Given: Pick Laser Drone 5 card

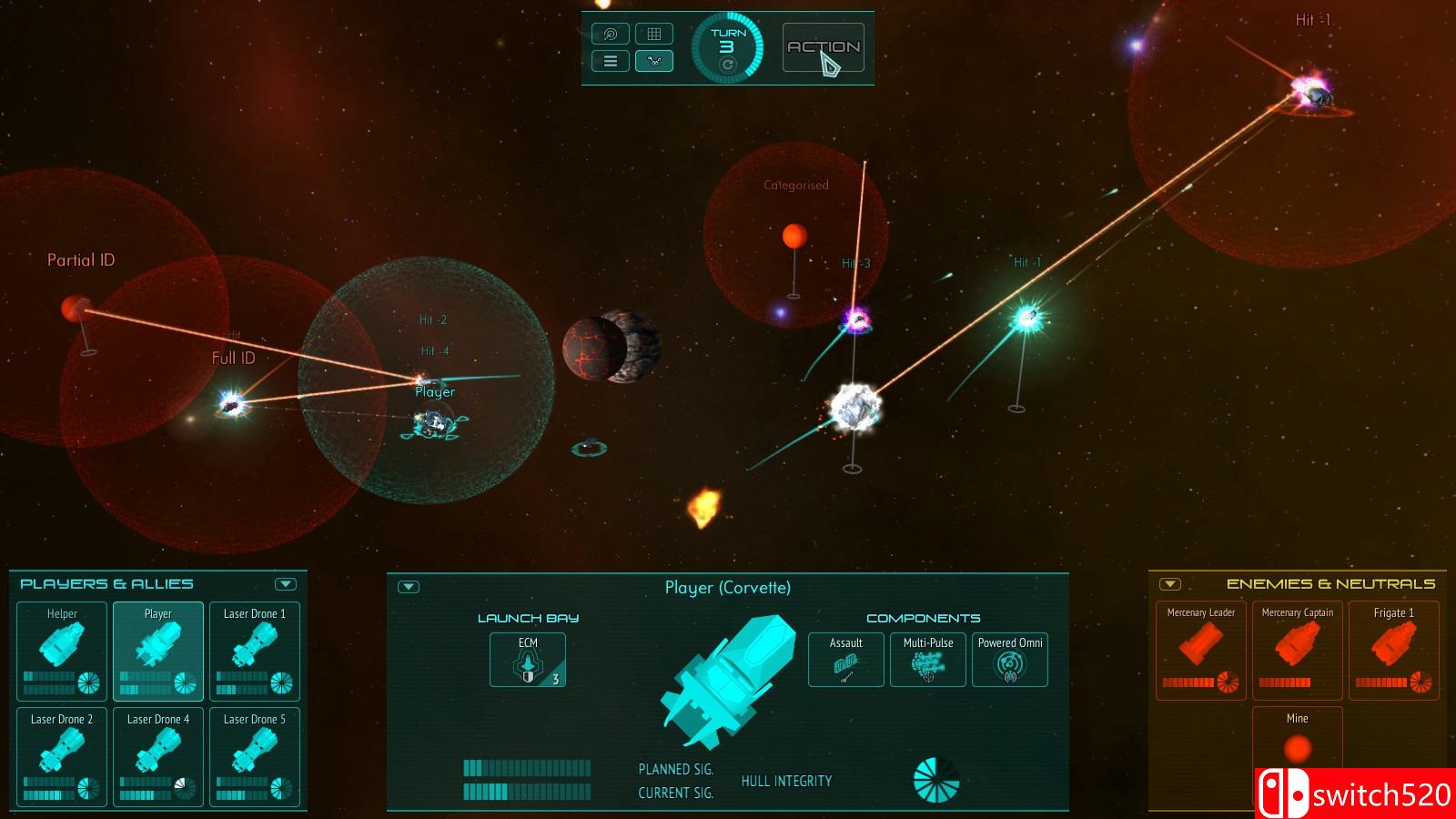Looking at the screenshot, I should pos(255,756).
